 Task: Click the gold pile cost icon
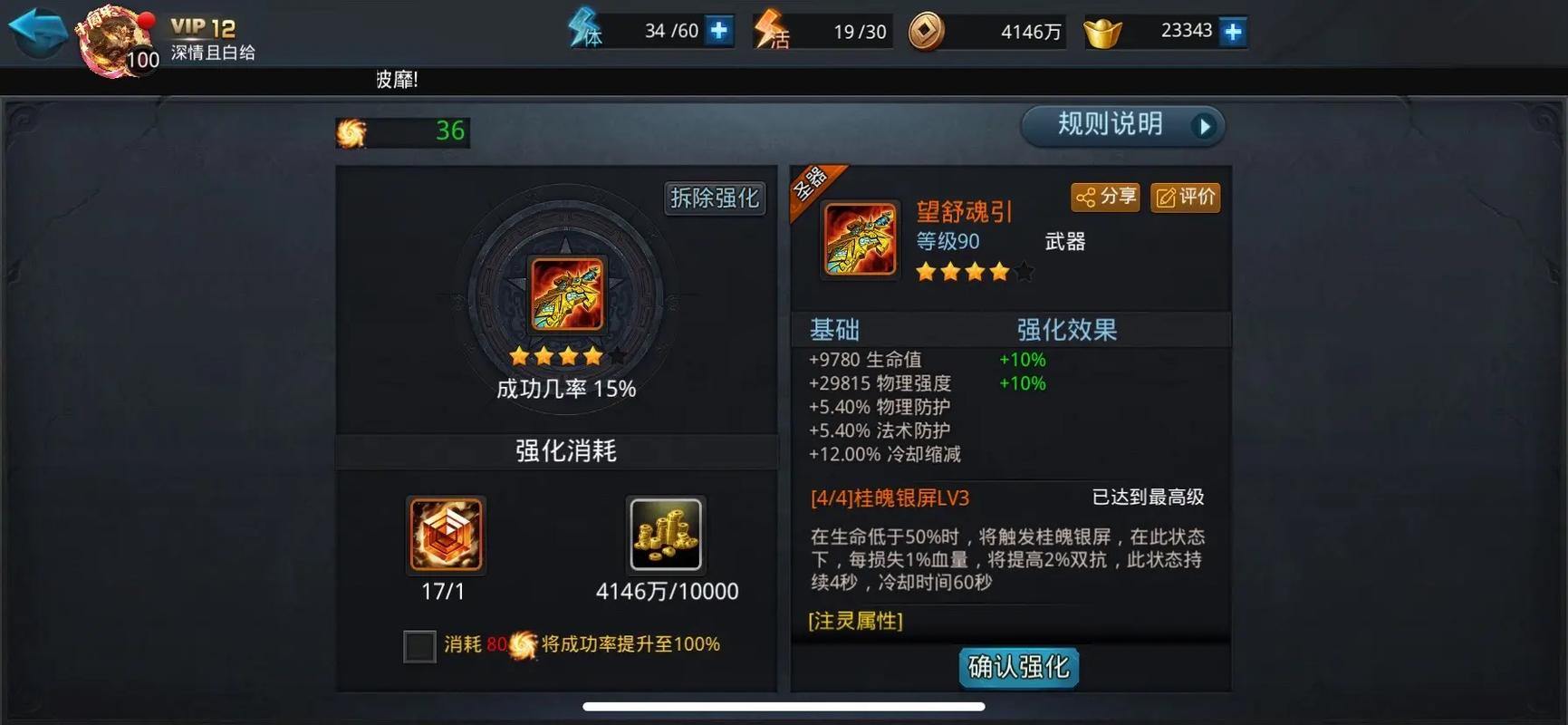click(x=667, y=536)
